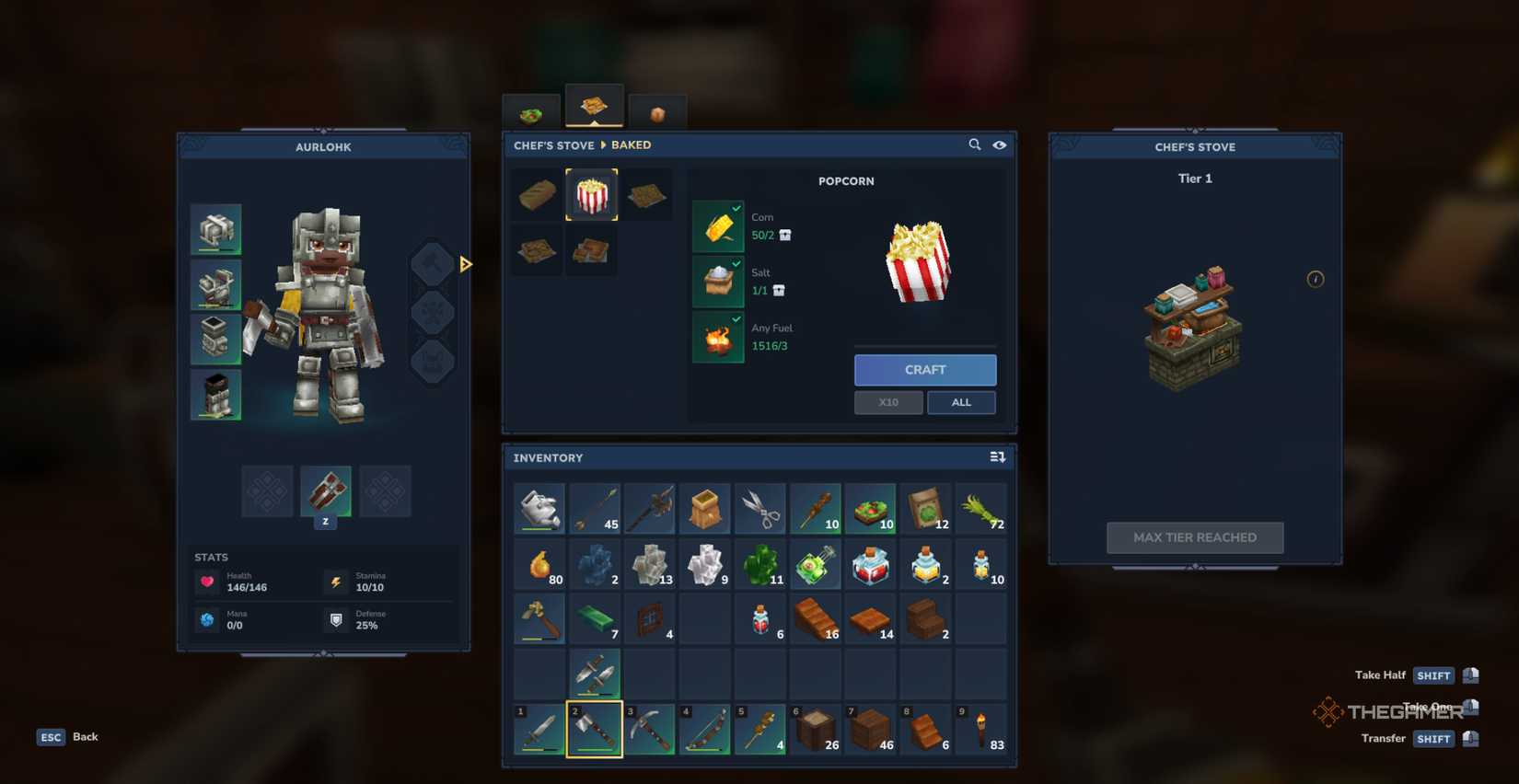The image size is (1519, 784).
Task: Select the torch in hotbar slot 9
Action: [x=981, y=730]
